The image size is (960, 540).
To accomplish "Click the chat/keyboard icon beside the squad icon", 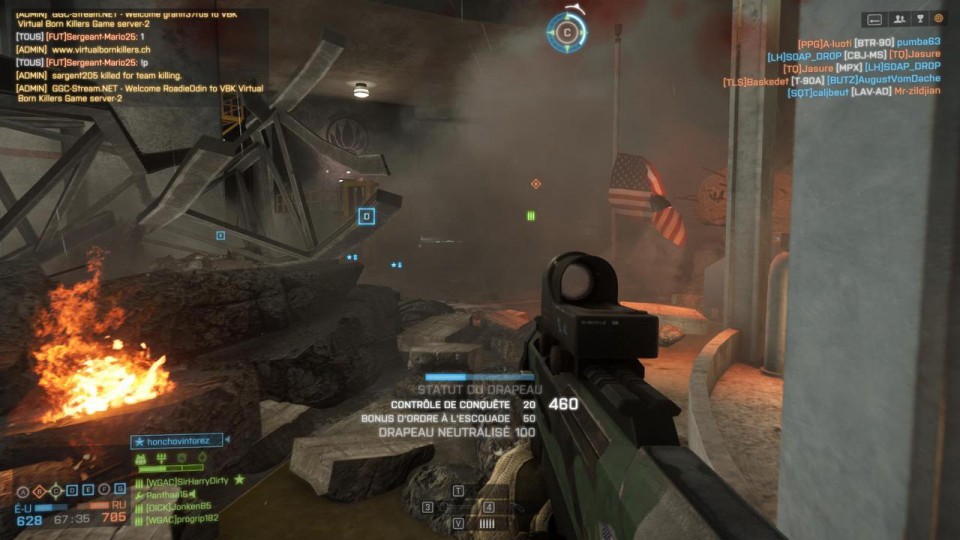I will [874, 19].
